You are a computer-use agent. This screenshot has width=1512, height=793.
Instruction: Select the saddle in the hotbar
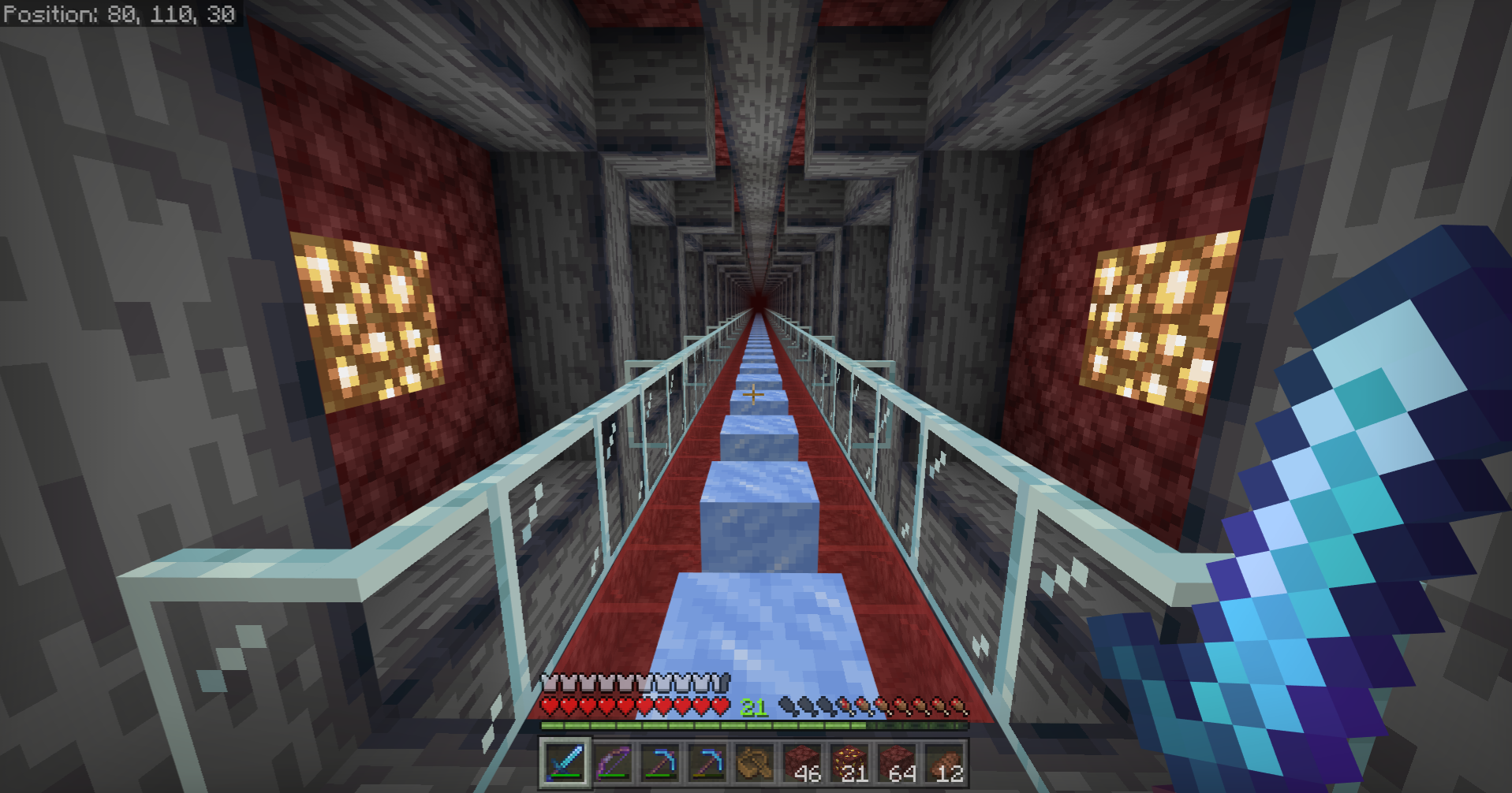click(756, 763)
